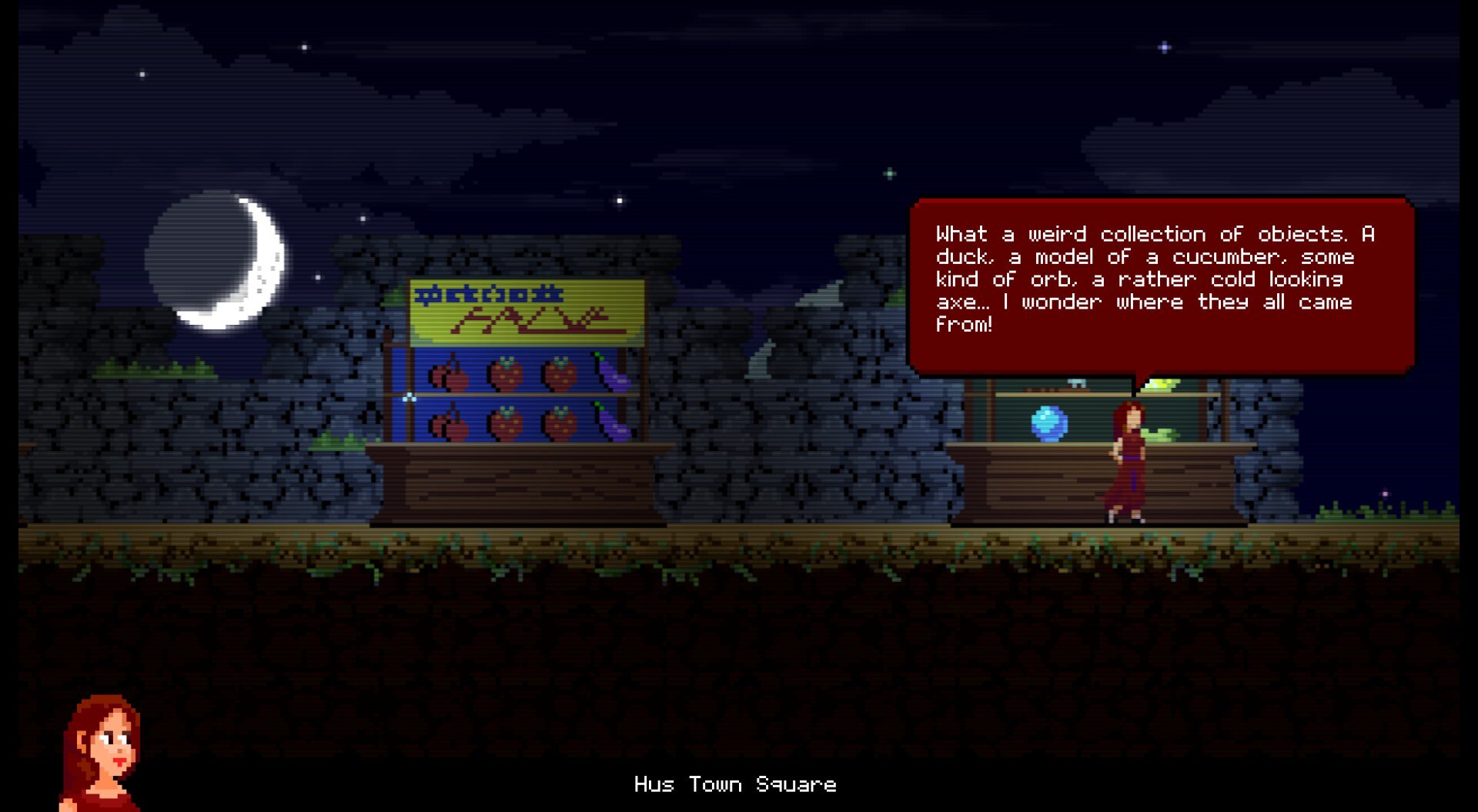Dismiss the red speech bubble dialogue
Screen dimensions: 1478x812
[x=1161, y=285]
